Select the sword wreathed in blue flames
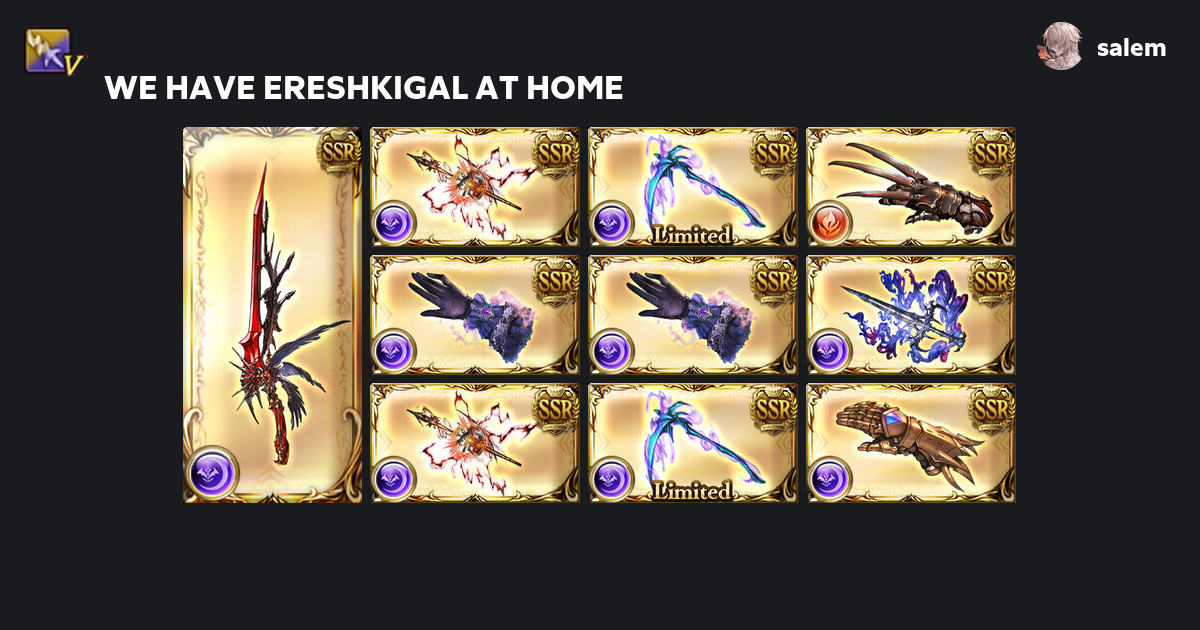 coord(911,315)
